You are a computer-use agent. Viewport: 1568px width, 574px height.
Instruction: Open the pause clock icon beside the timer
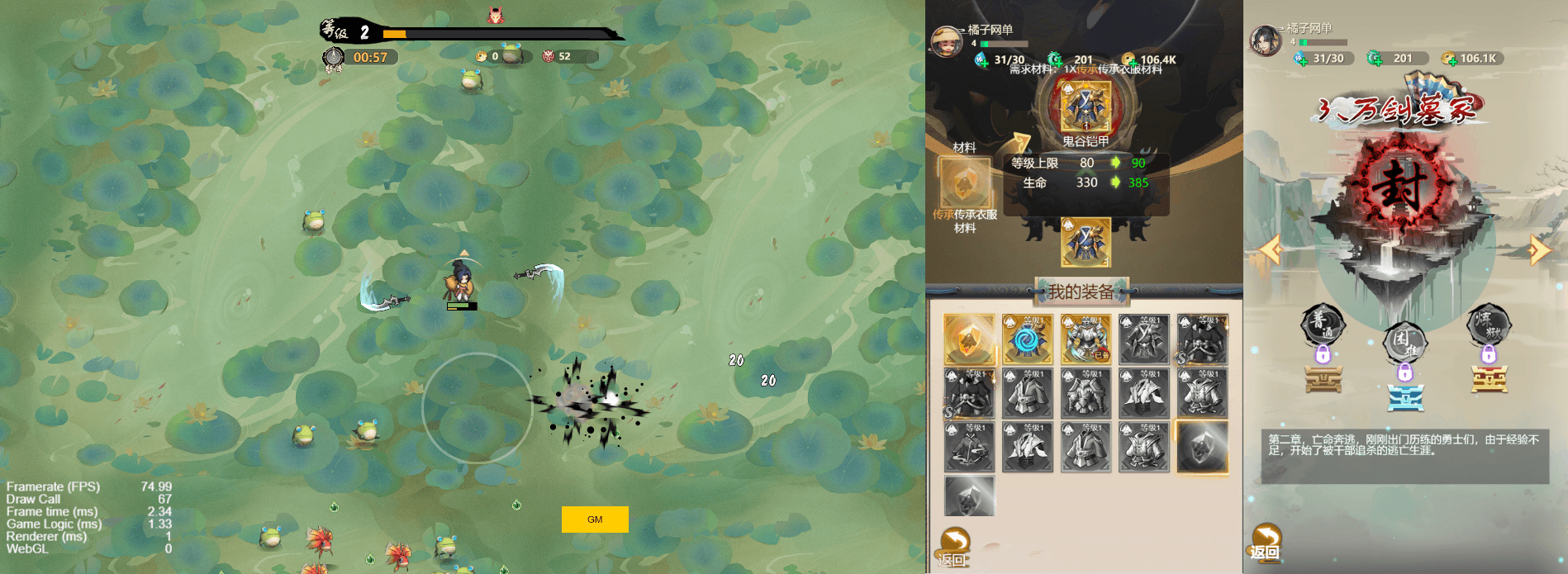[333, 57]
